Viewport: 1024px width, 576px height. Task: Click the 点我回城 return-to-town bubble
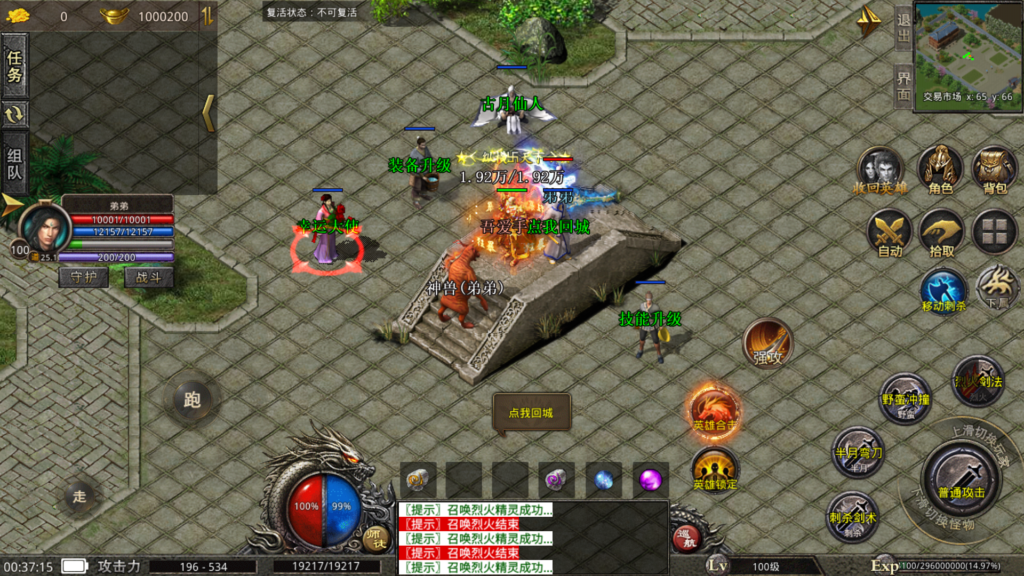point(530,412)
